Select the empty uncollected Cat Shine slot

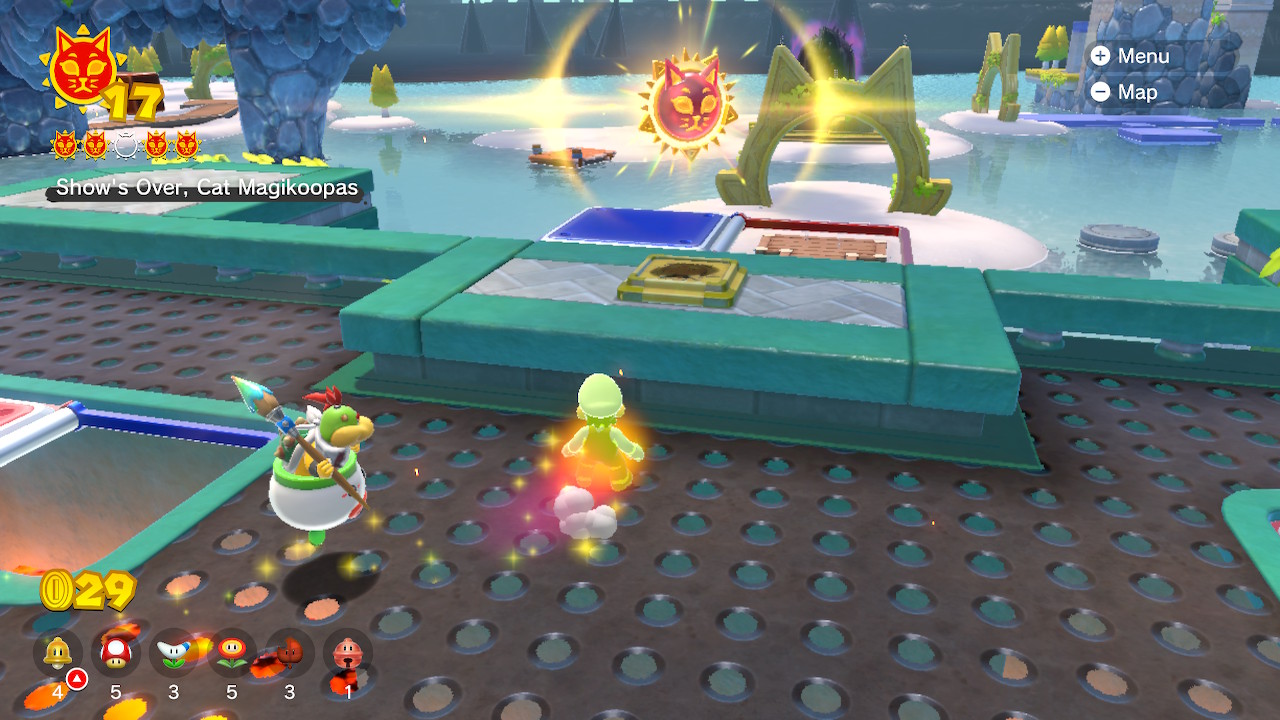[x=125, y=146]
